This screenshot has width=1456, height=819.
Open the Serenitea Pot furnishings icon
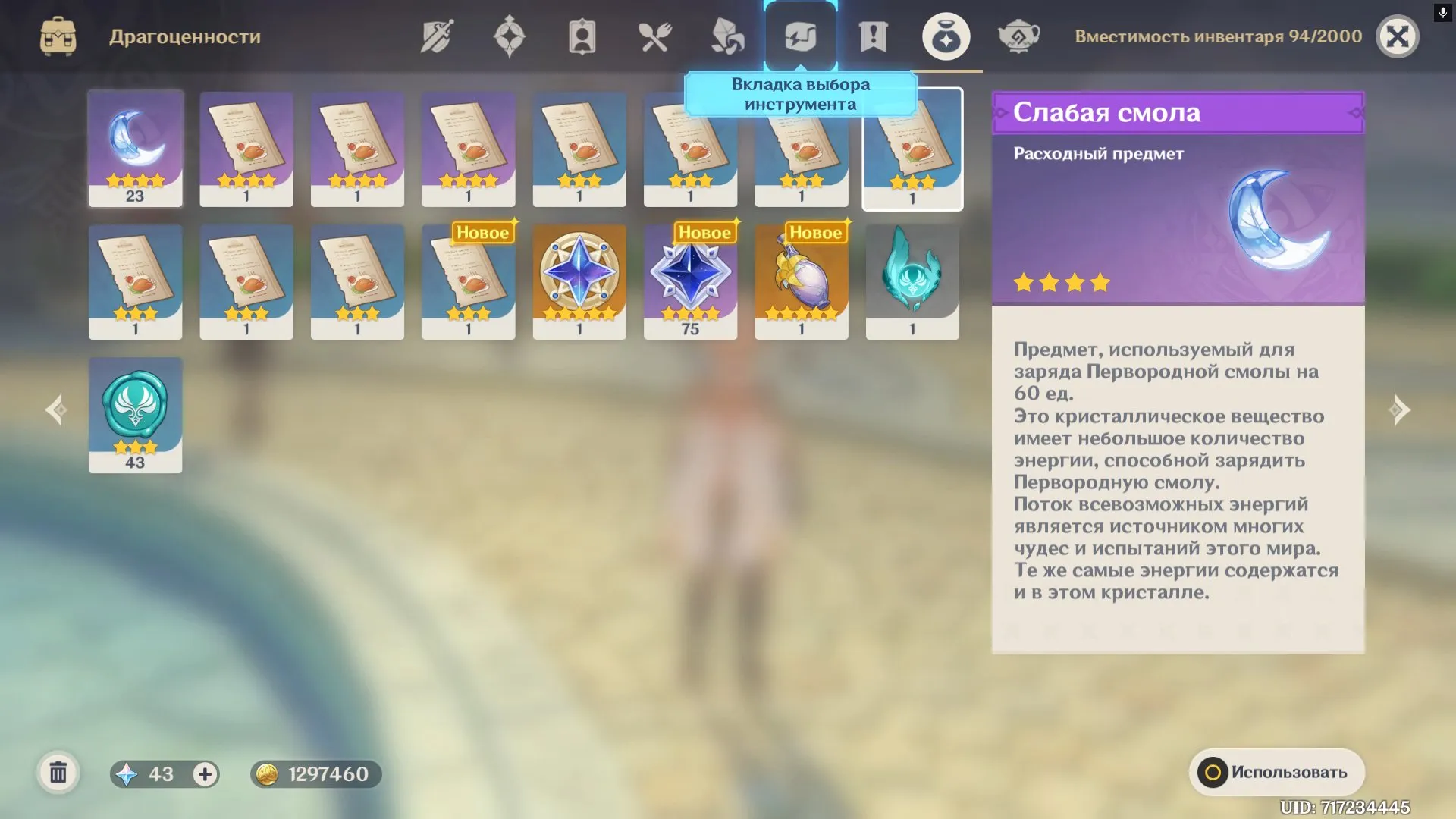pyautogui.click(x=1020, y=35)
